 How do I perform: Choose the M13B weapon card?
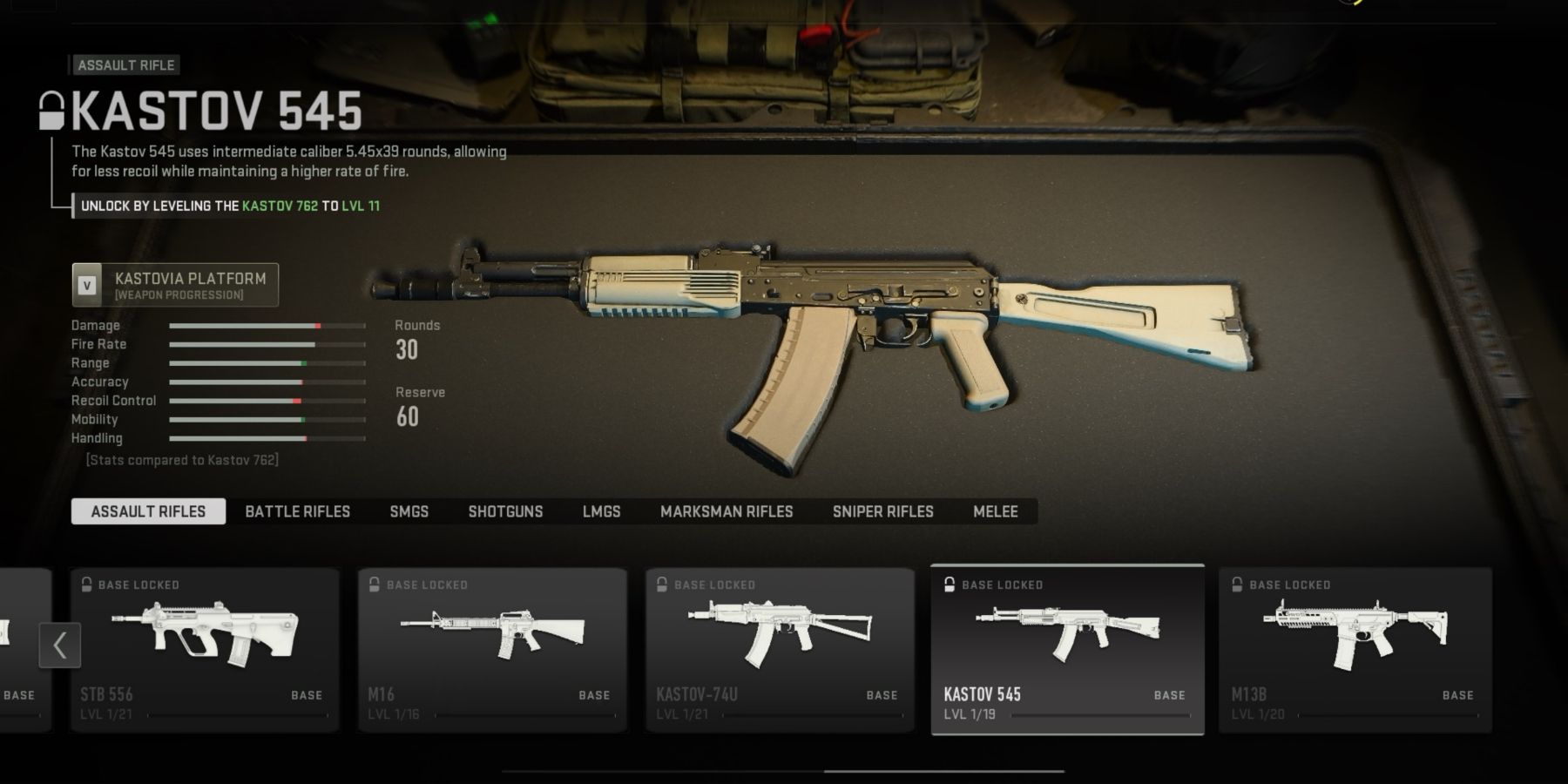point(1355,649)
